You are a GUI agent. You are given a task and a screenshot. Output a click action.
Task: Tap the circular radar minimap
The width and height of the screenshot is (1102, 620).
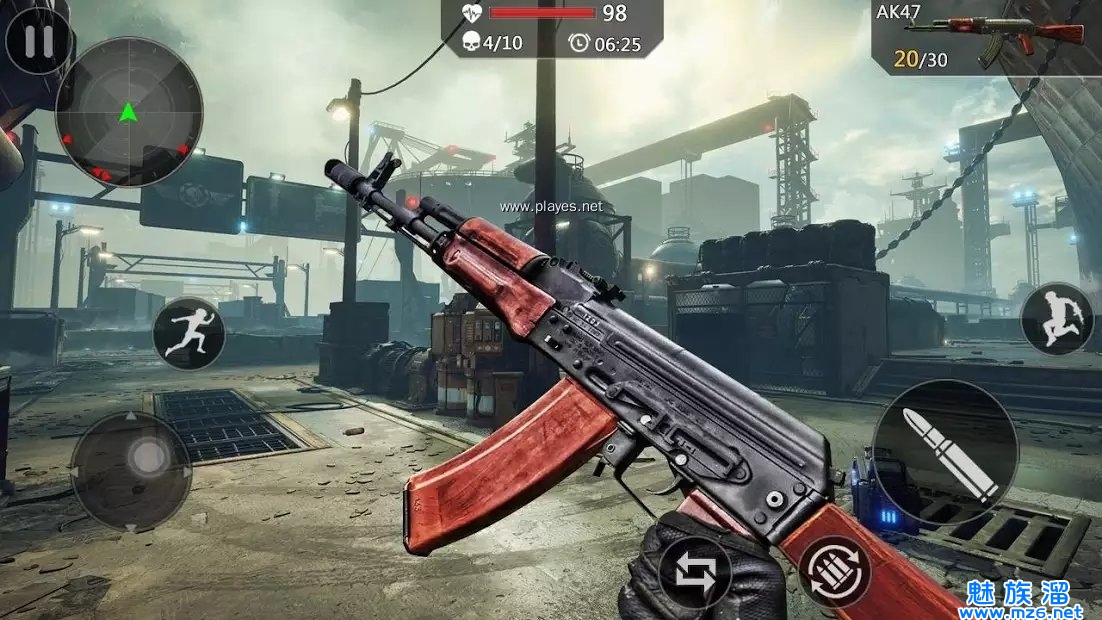coord(128,112)
